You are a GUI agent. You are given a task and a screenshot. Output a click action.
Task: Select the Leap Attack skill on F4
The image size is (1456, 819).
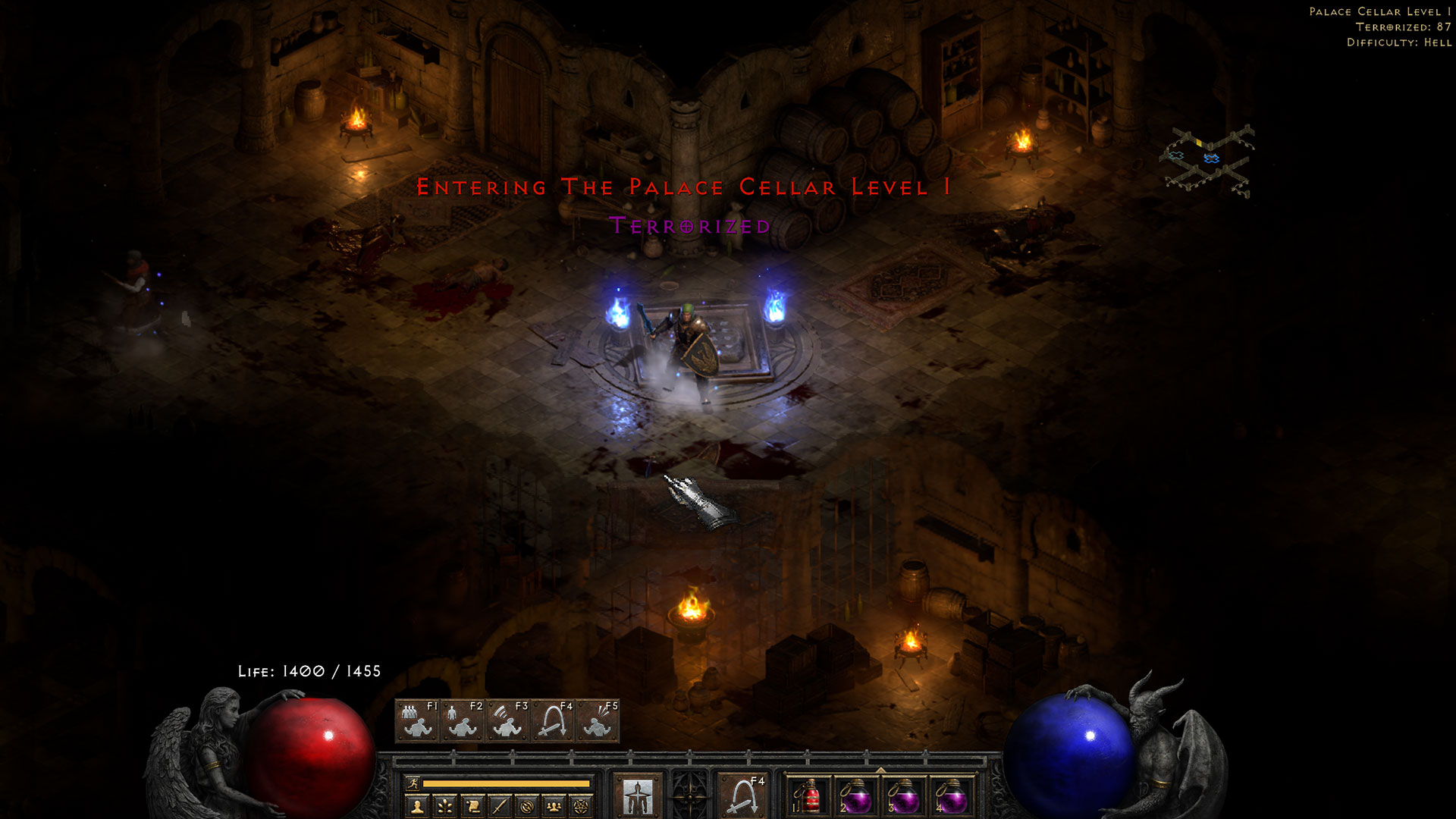pyautogui.click(x=553, y=718)
